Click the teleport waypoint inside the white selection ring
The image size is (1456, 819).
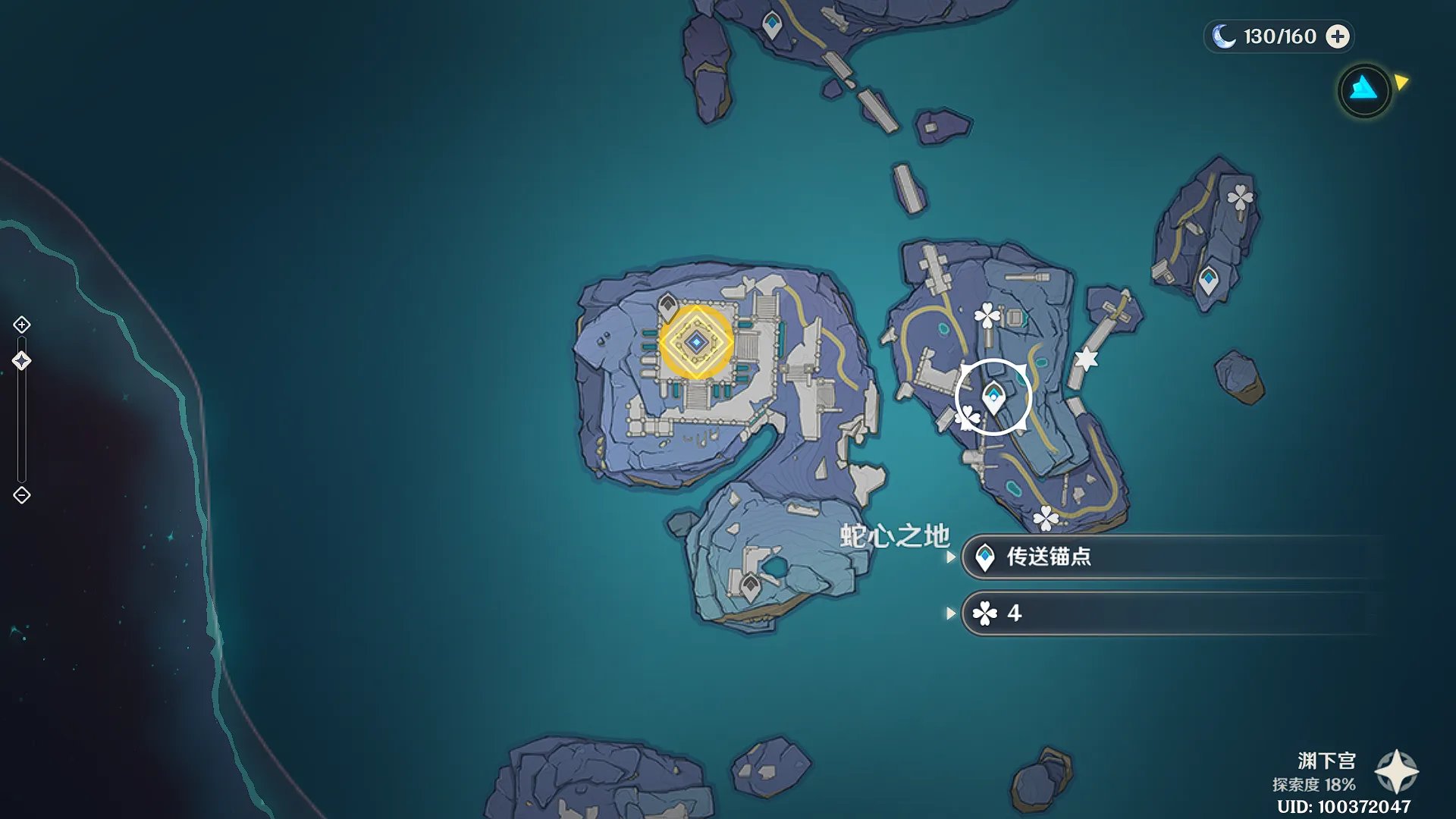pos(993,397)
